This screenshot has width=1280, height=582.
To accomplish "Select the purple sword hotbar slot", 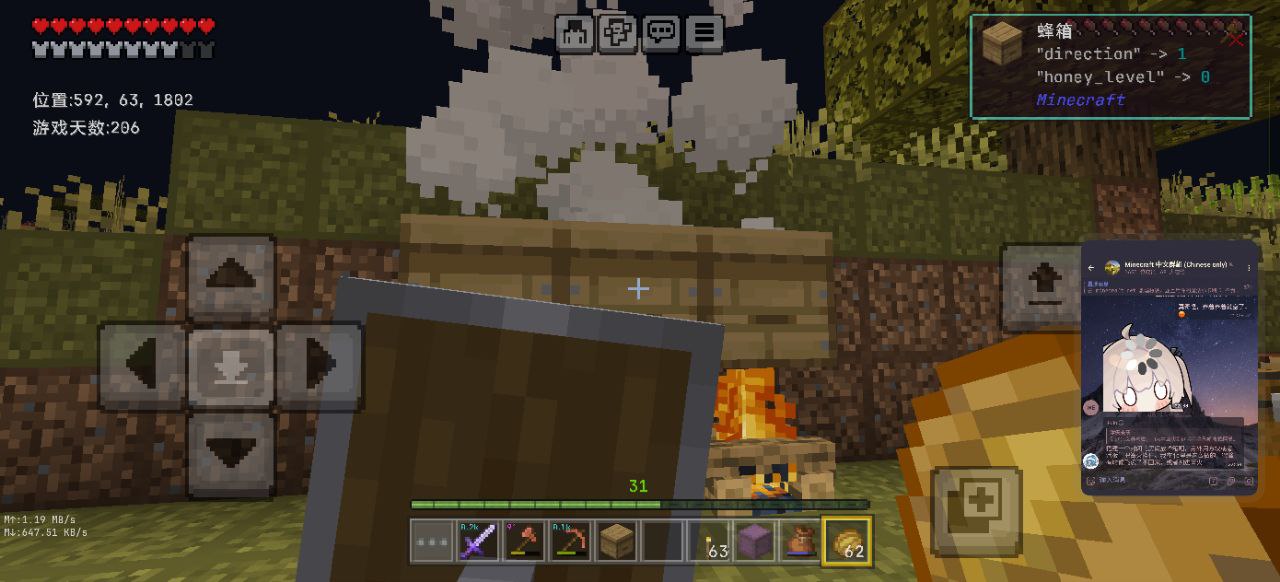I will point(477,541).
